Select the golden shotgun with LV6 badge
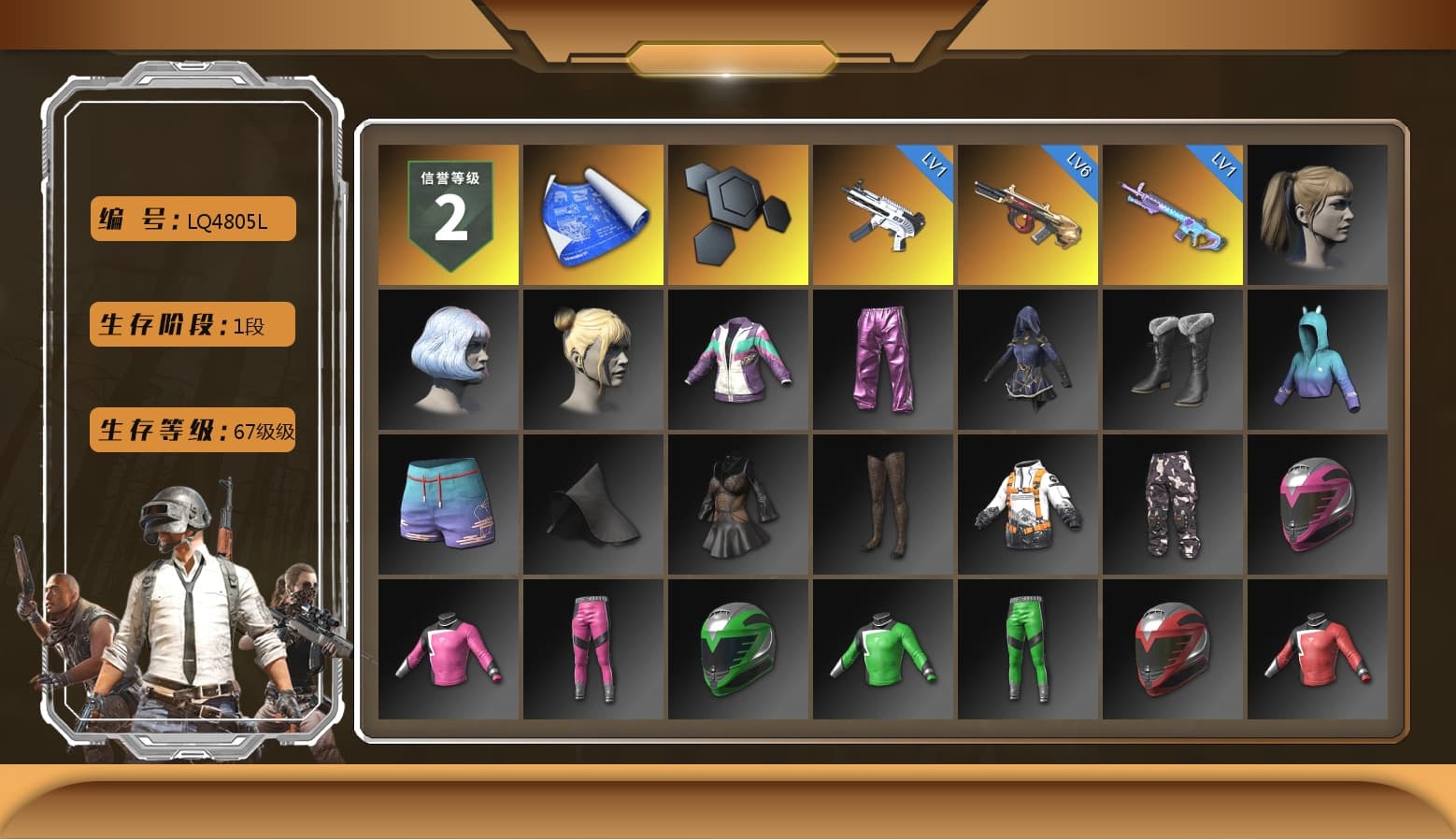 [x=1028, y=215]
